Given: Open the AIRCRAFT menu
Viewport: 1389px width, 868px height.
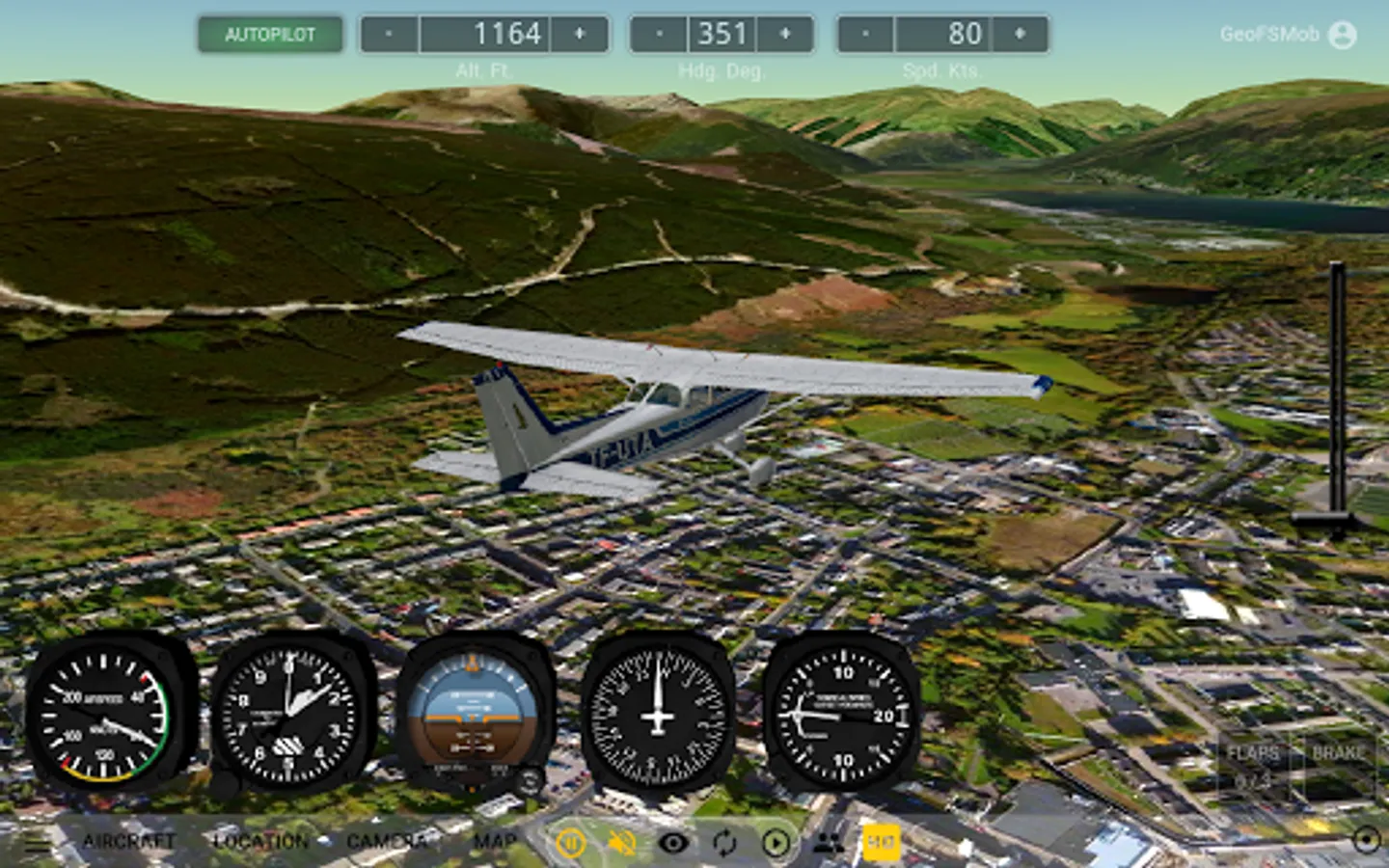Looking at the screenshot, I should point(129,842).
